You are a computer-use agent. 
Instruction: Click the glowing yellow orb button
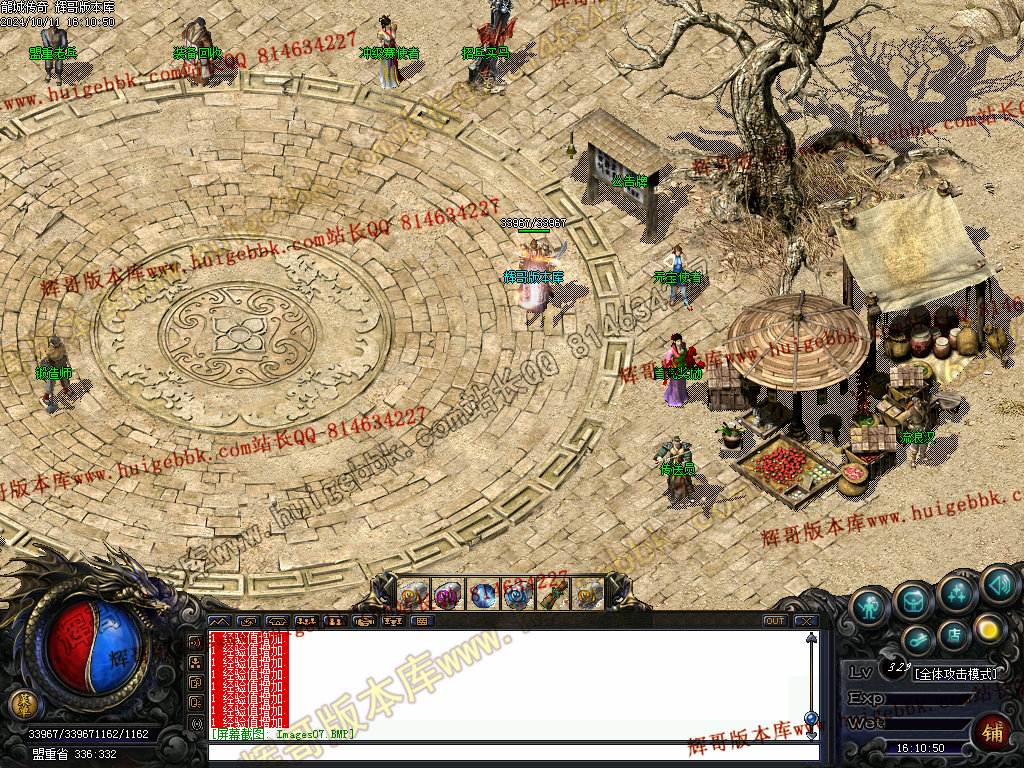(989, 628)
